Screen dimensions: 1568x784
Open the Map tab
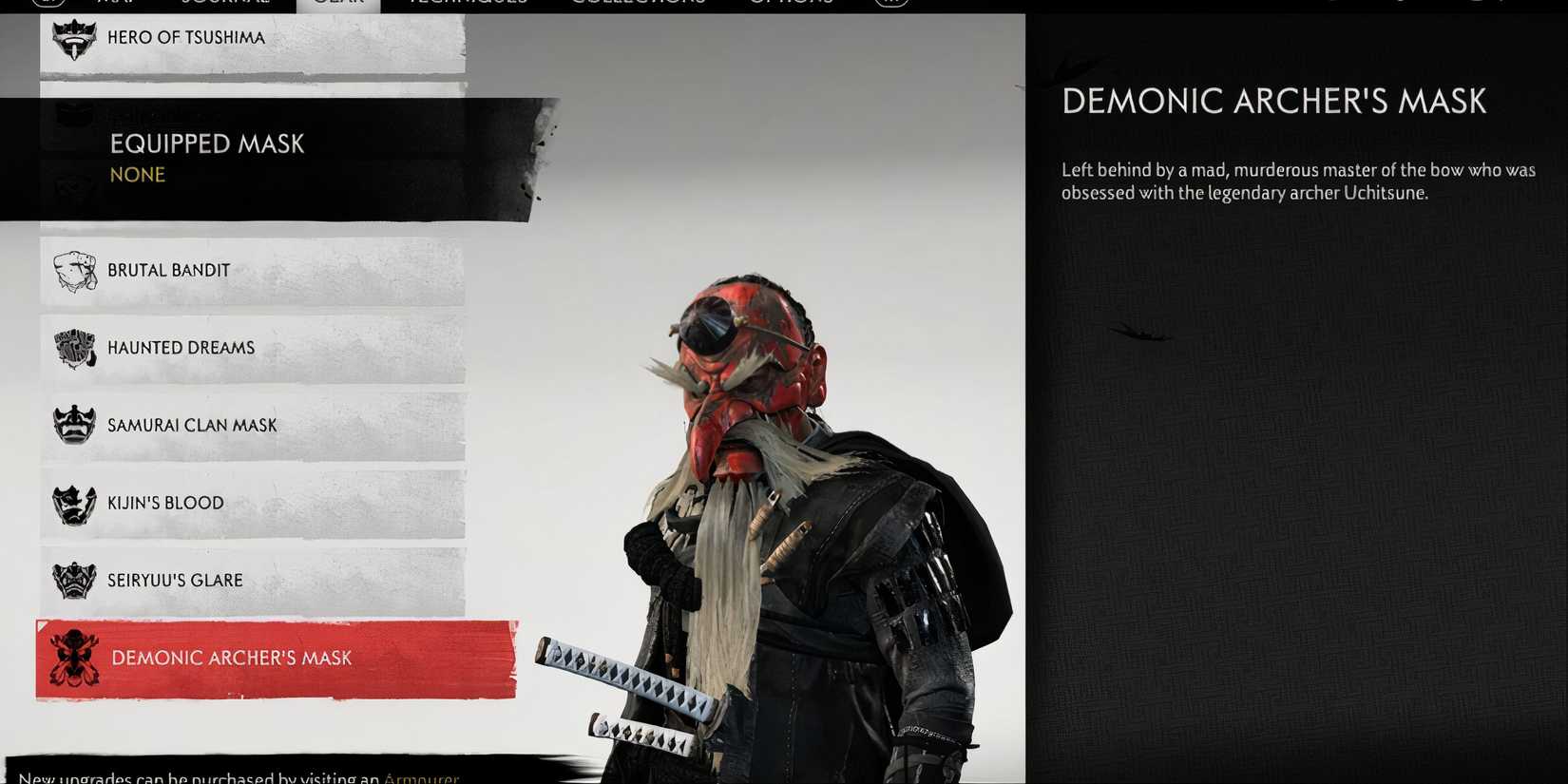pyautogui.click(x=109, y=4)
